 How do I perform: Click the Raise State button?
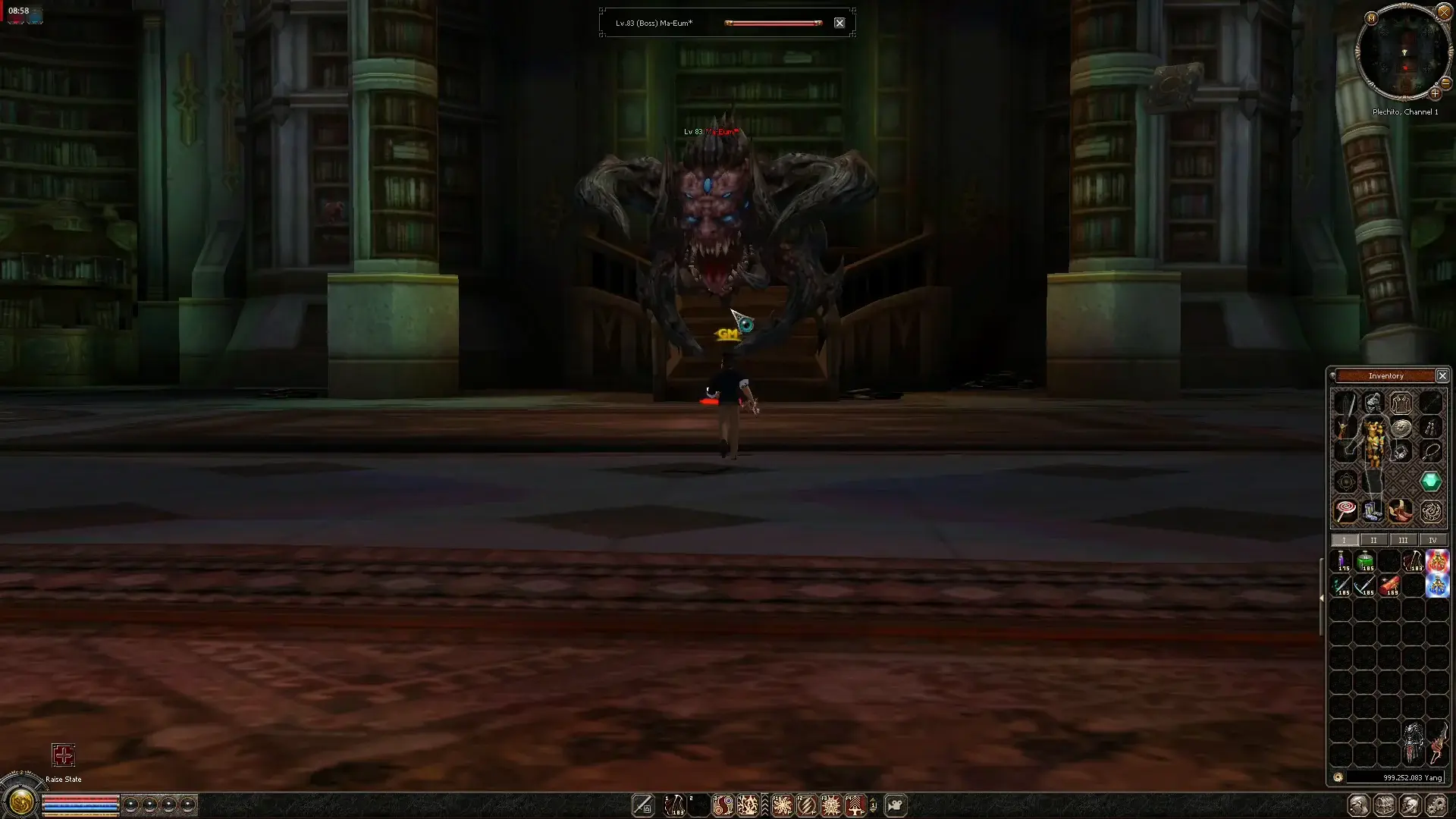(63, 756)
